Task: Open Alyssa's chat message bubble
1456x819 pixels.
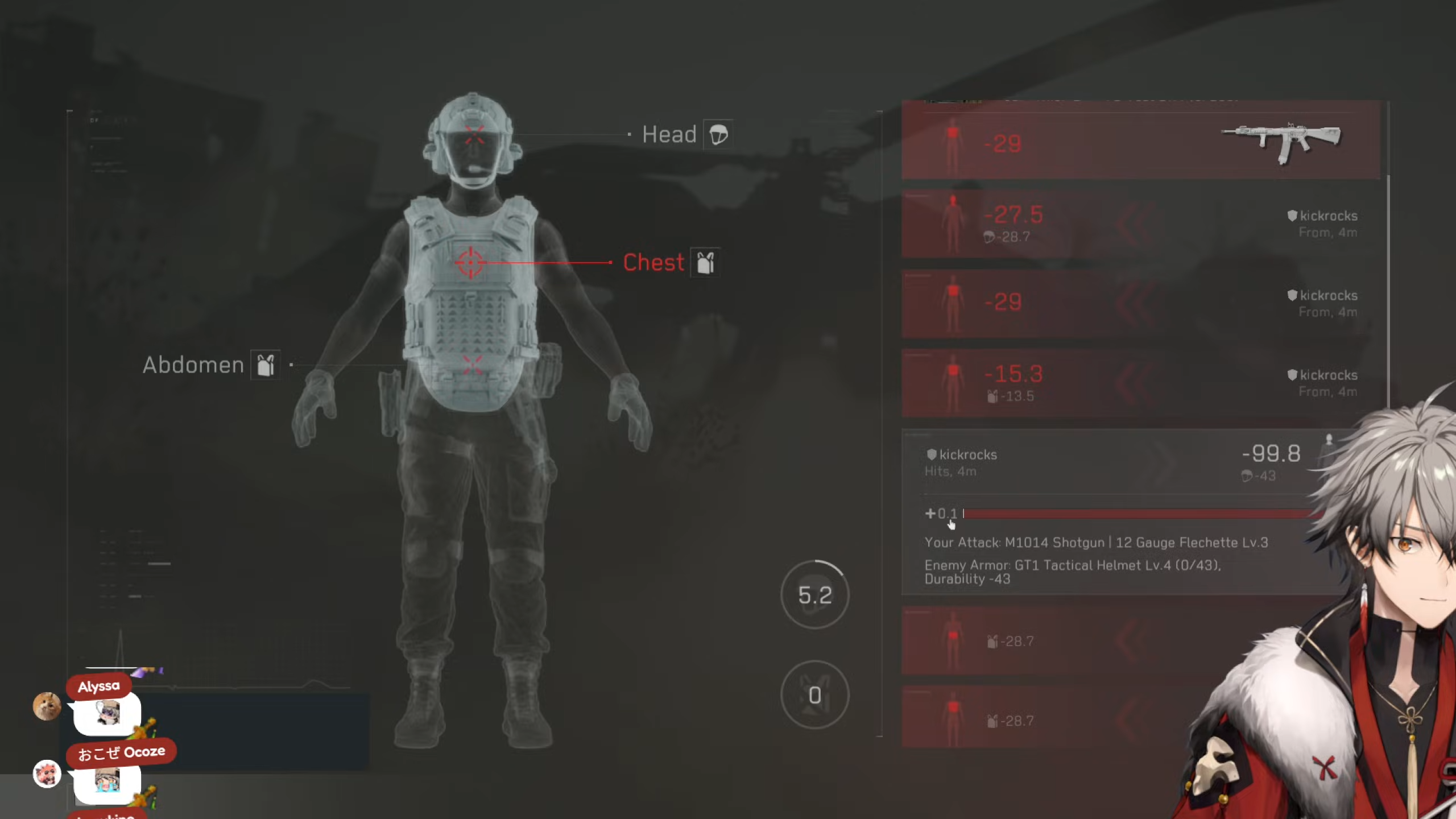Action: pos(107,713)
